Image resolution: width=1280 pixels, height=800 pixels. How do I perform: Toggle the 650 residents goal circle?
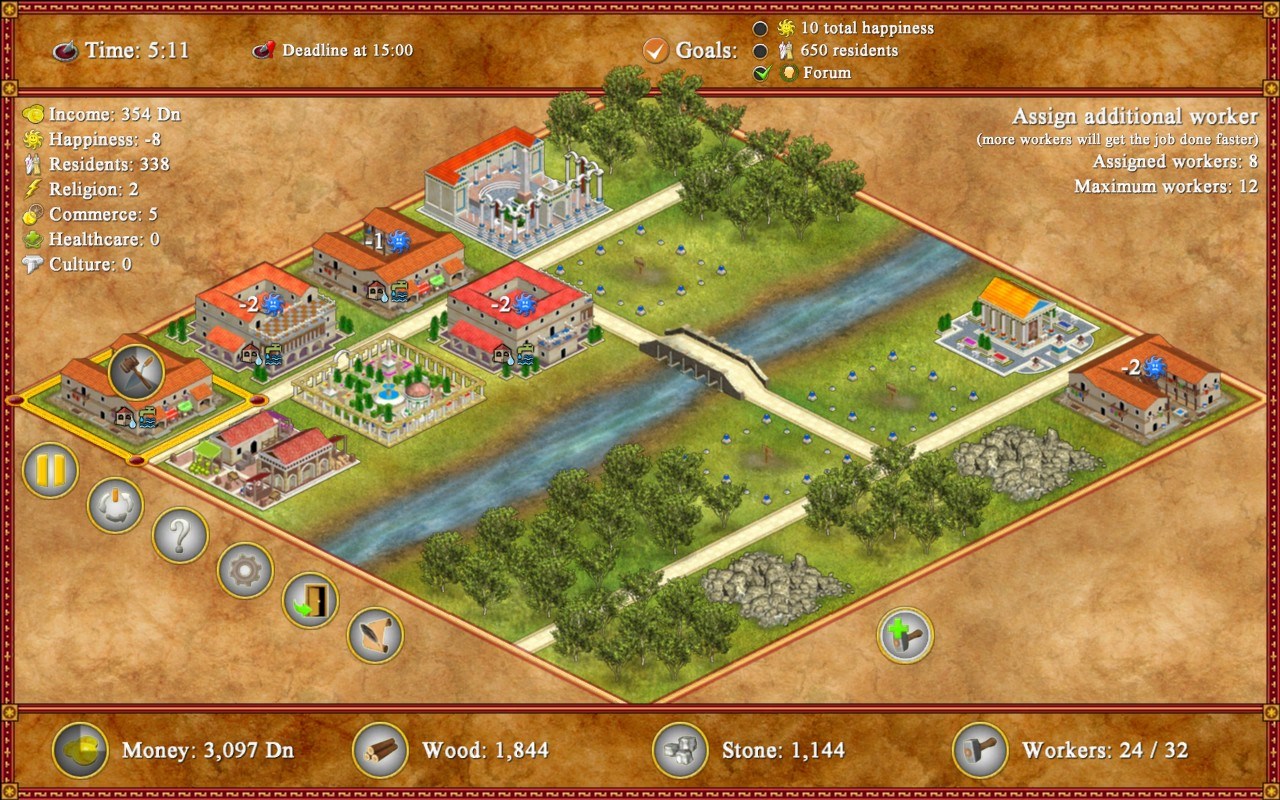(x=762, y=50)
